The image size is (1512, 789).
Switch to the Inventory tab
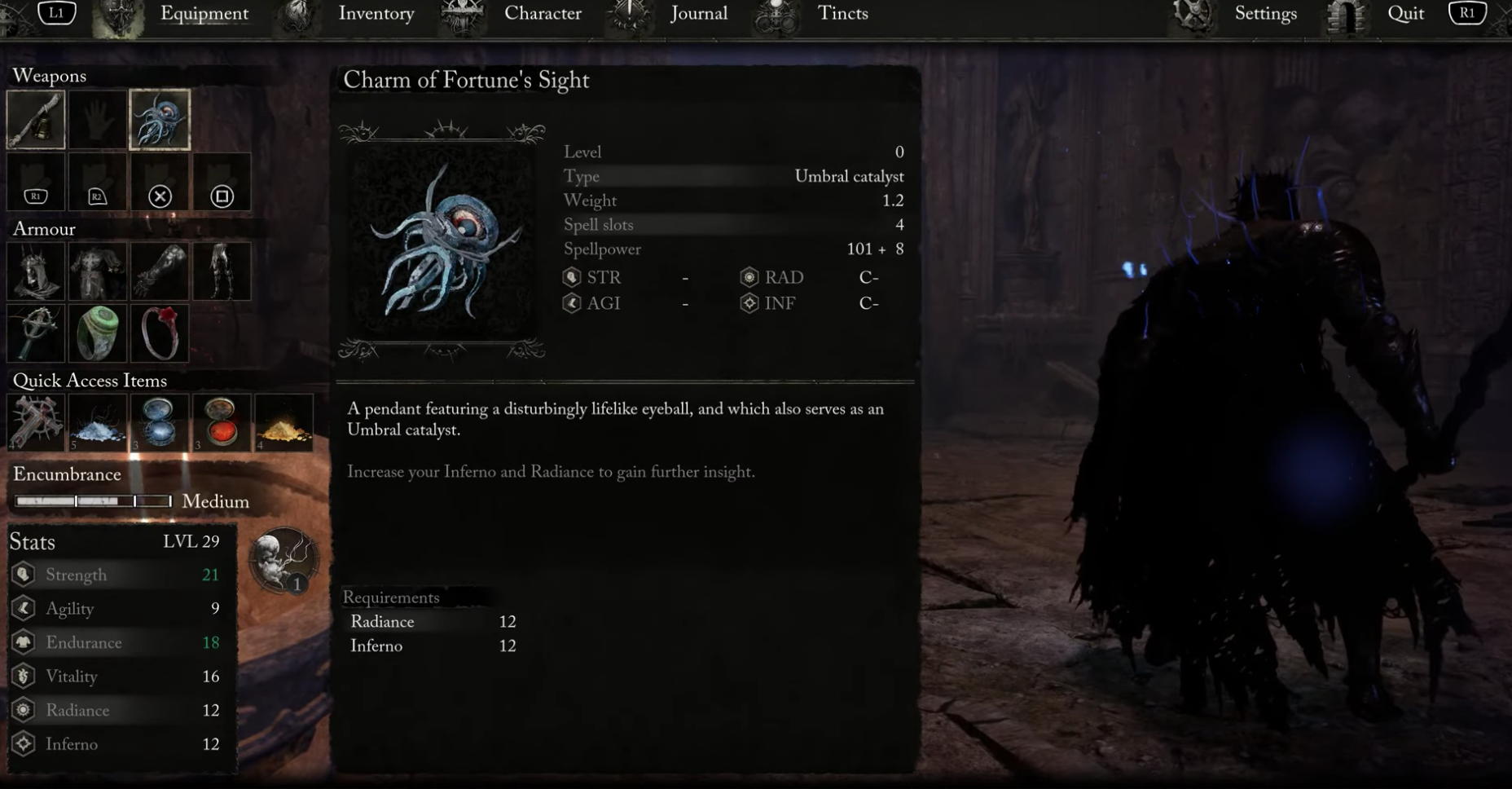(x=376, y=13)
